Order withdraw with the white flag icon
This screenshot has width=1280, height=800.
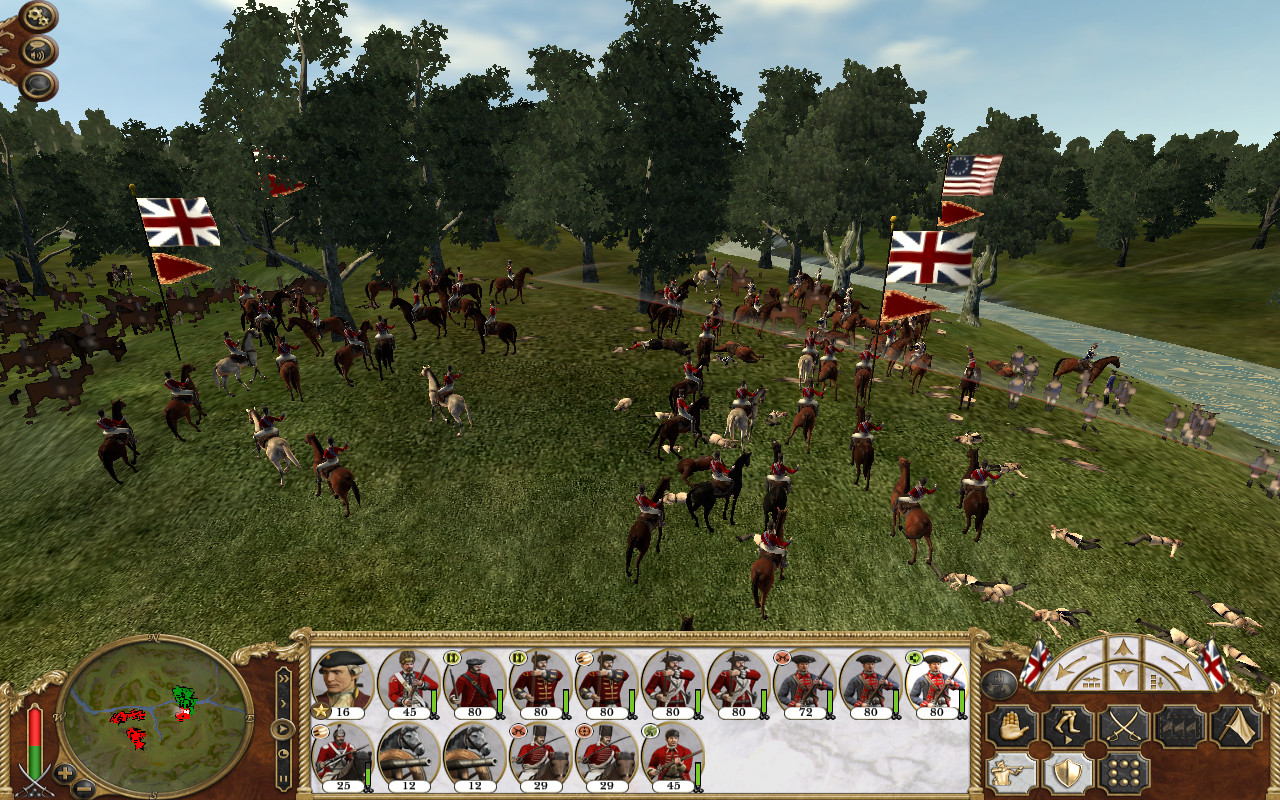pos(1236,725)
